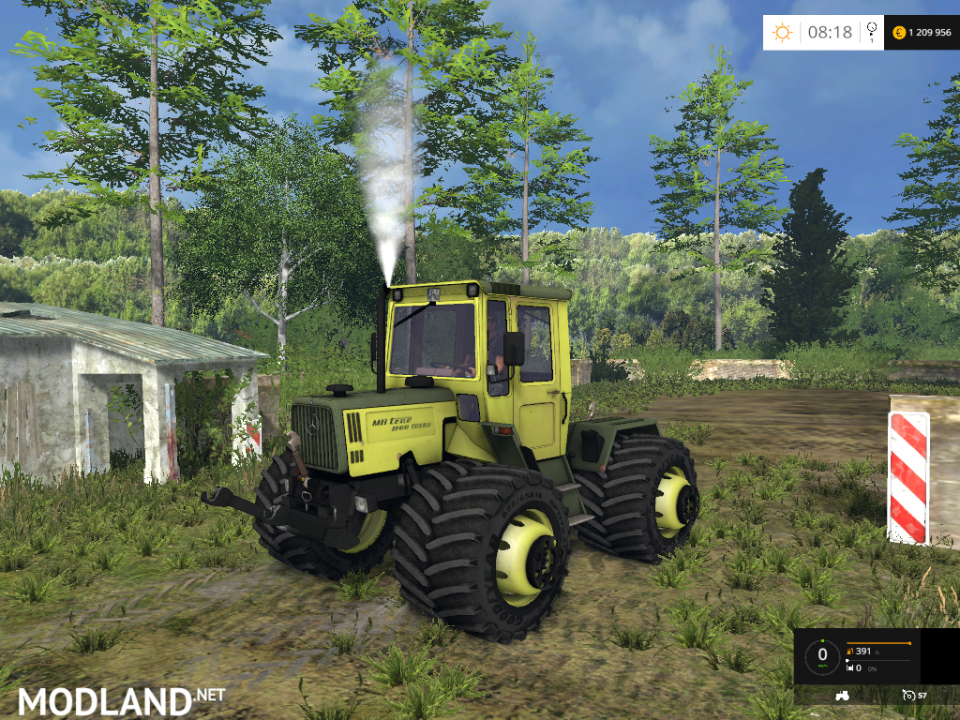Select the time scale clock icon
The height and width of the screenshot is (720, 960).
[x=872, y=31]
